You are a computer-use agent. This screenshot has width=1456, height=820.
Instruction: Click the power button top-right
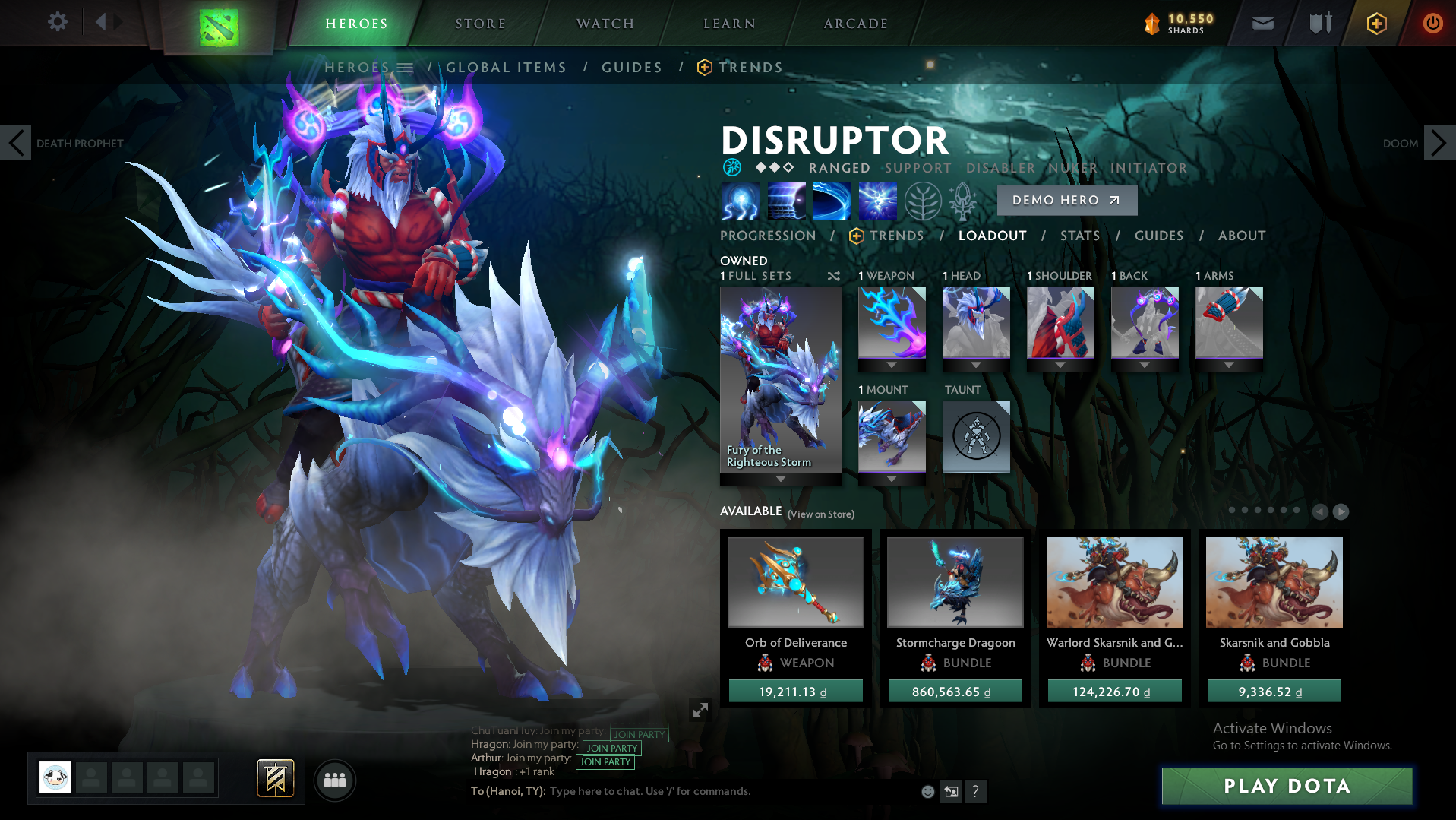pos(1432,22)
